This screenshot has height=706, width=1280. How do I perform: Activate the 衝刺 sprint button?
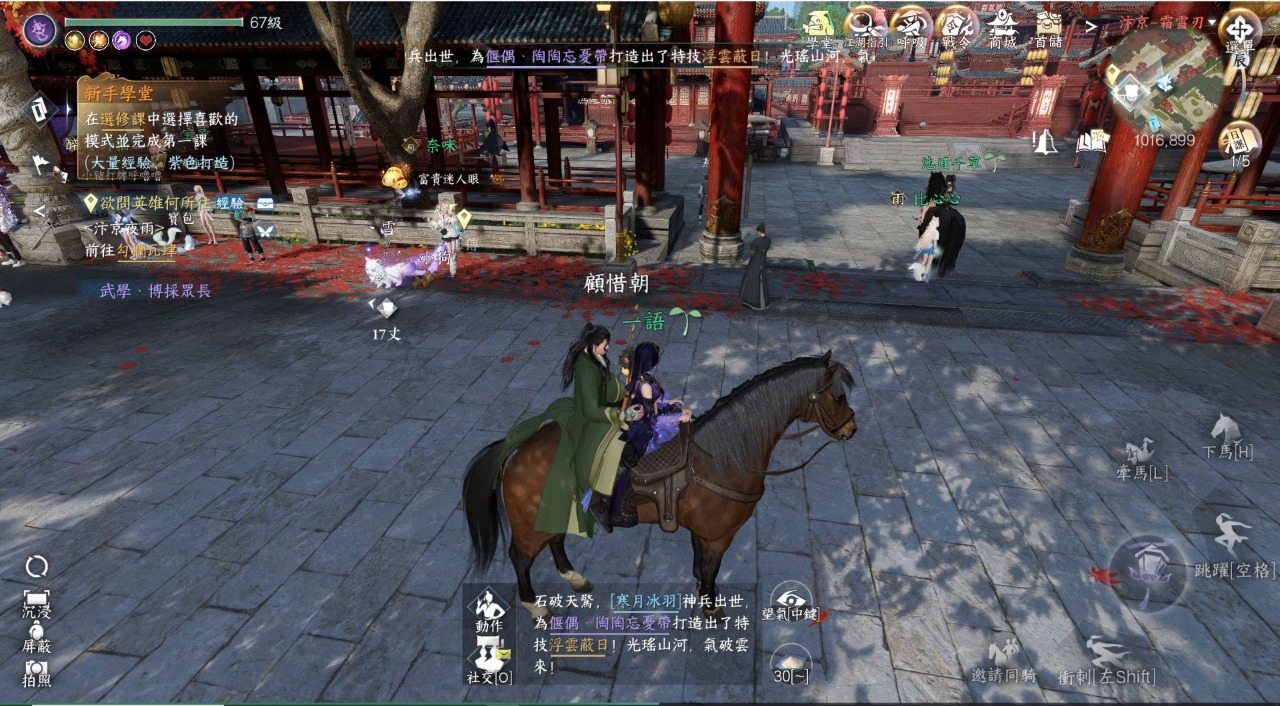coord(1106,660)
